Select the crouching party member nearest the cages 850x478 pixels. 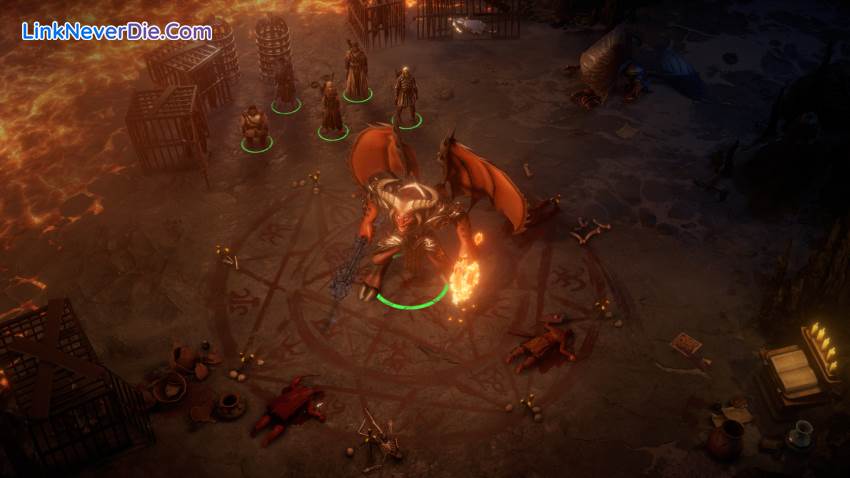(x=255, y=127)
